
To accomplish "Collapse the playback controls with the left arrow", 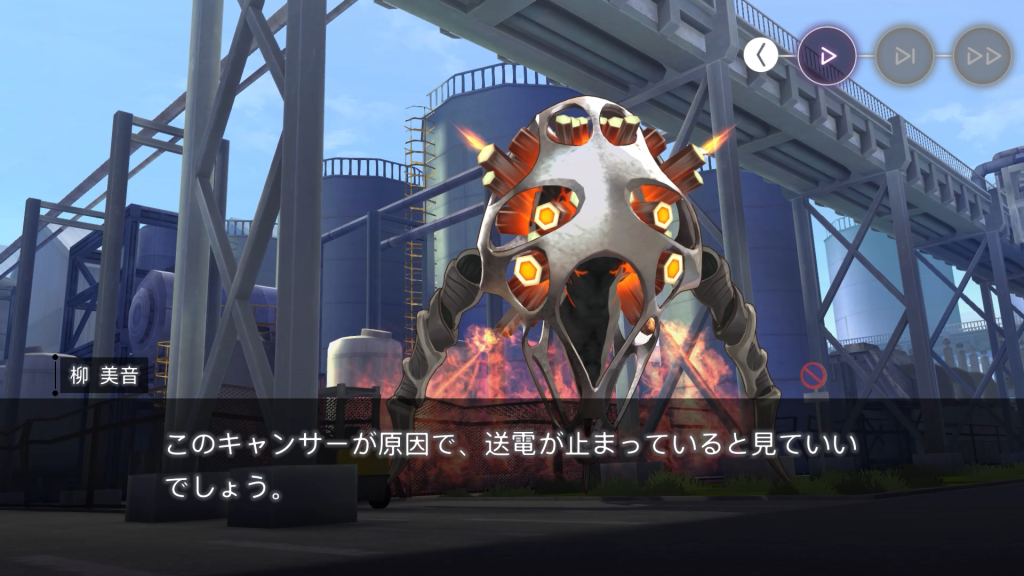I will 761,56.
